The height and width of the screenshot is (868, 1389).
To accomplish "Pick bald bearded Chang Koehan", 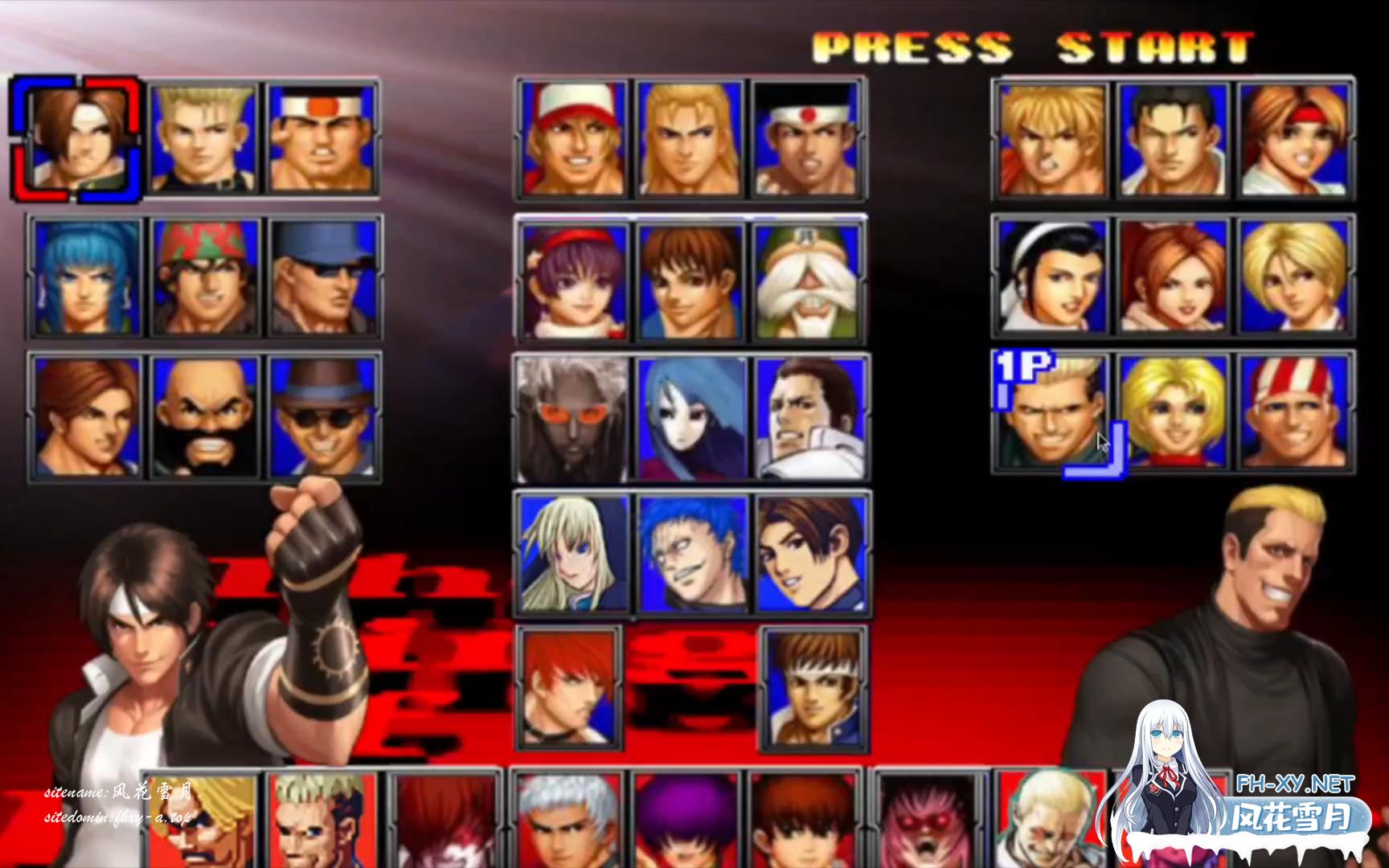I will 204,416.
